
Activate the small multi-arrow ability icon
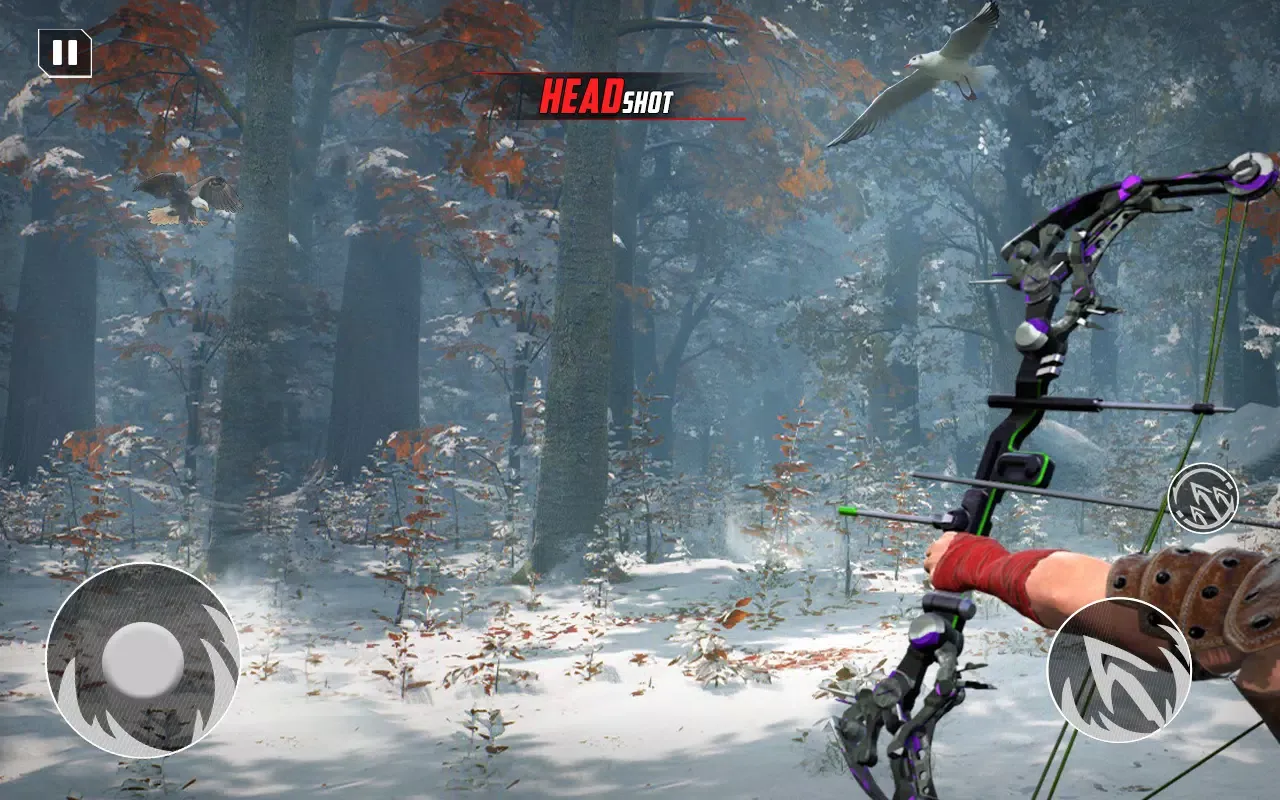pyautogui.click(x=1203, y=499)
